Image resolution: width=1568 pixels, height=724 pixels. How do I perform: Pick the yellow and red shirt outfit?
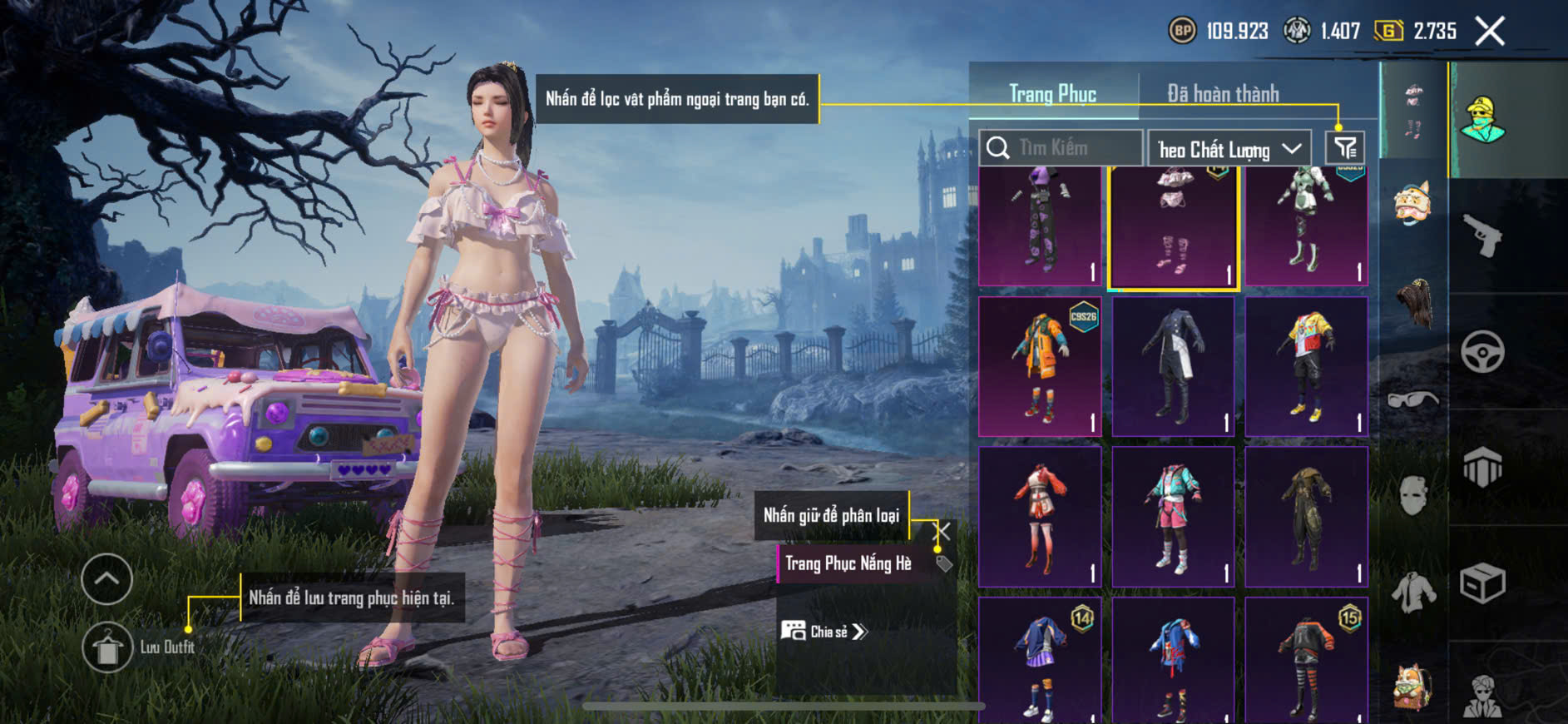[x=1306, y=366]
